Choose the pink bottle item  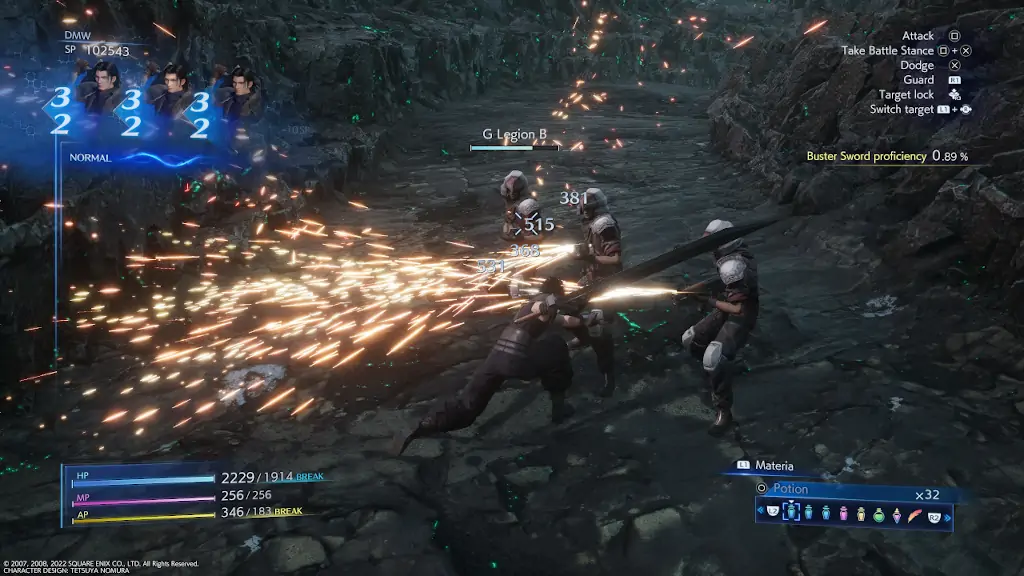tap(843, 514)
